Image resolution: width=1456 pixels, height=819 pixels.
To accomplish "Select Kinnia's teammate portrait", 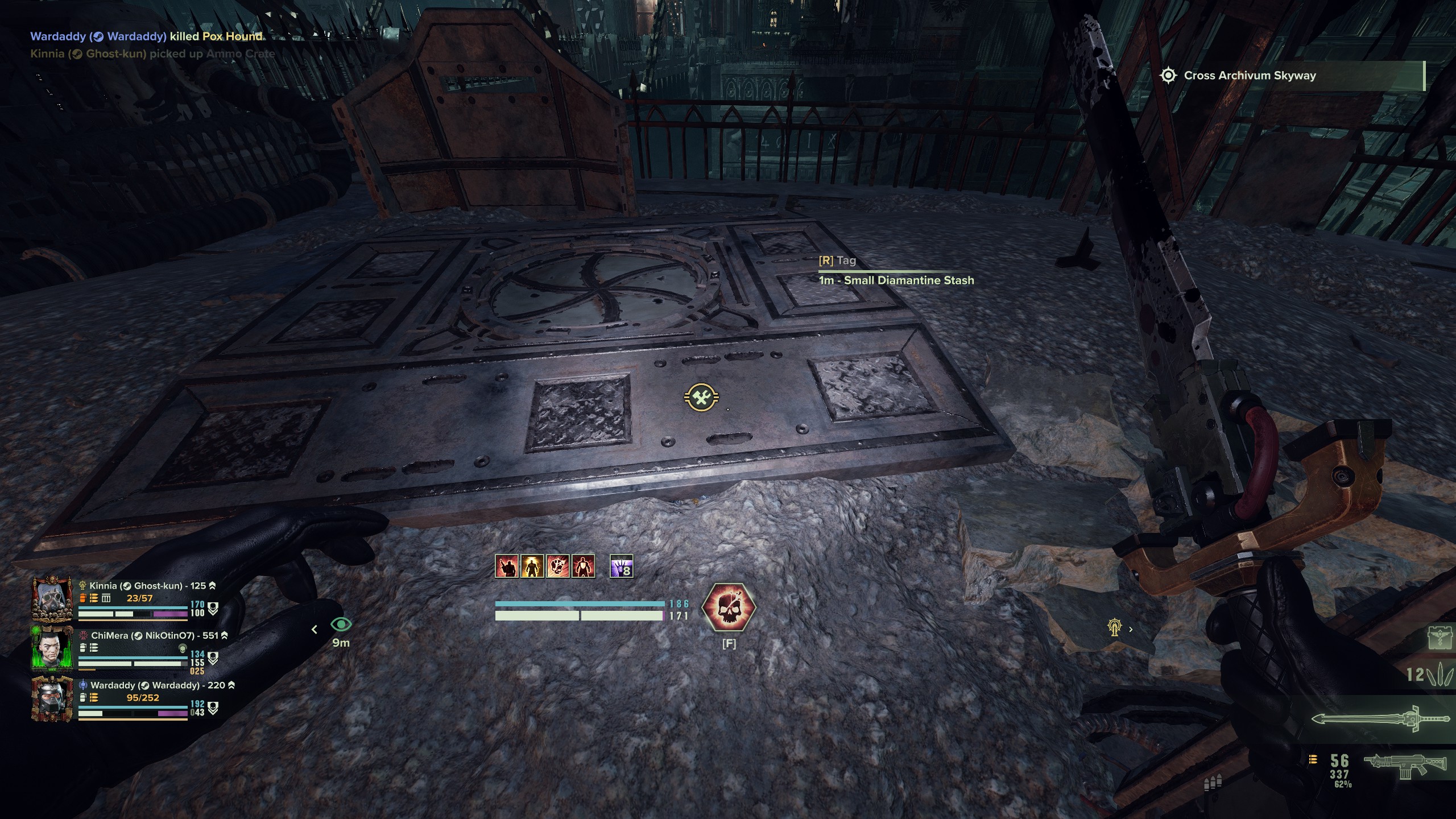I will [52, 599].
